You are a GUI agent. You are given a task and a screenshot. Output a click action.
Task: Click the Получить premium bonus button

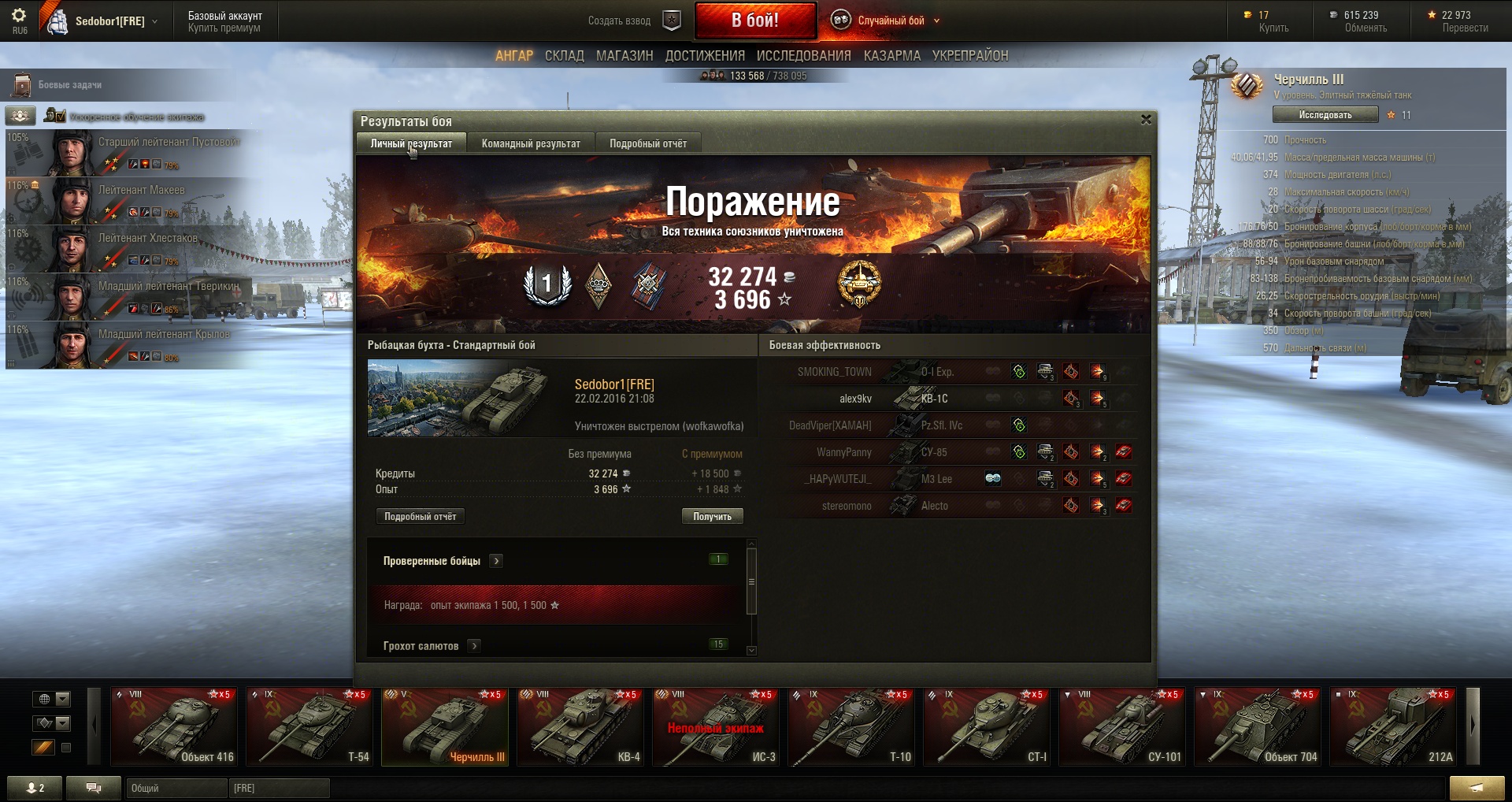(x=712, y=517)
